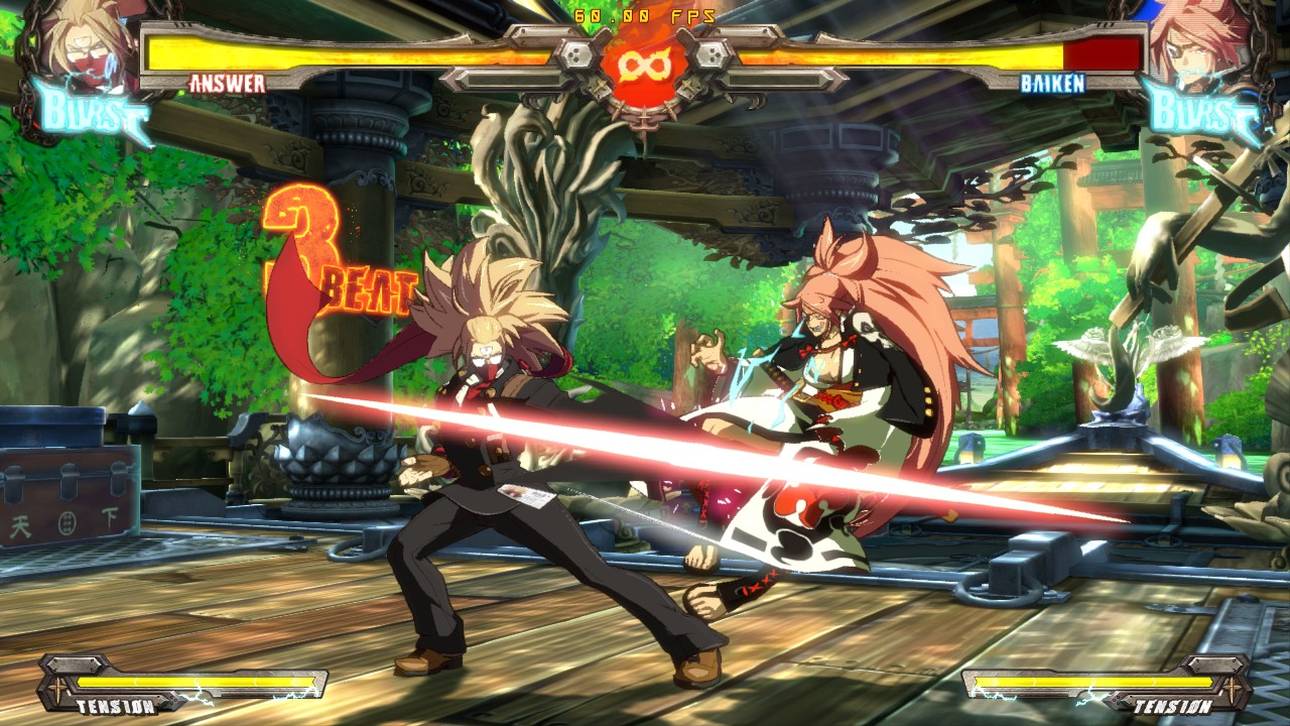The height and width of the screenshot is (726, 1290).
Task: Click the infinity timer emblem
Action: point(645,62)
